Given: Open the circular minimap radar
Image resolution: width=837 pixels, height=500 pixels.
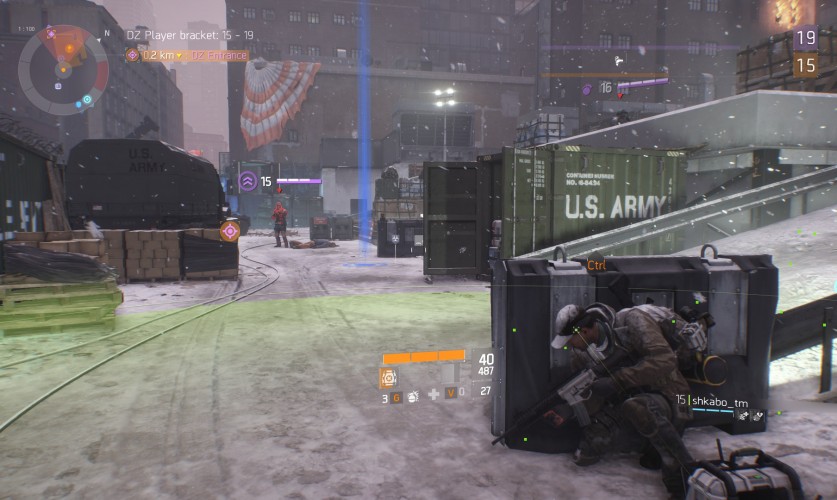Looking at the screenshot, I should 64,68.
